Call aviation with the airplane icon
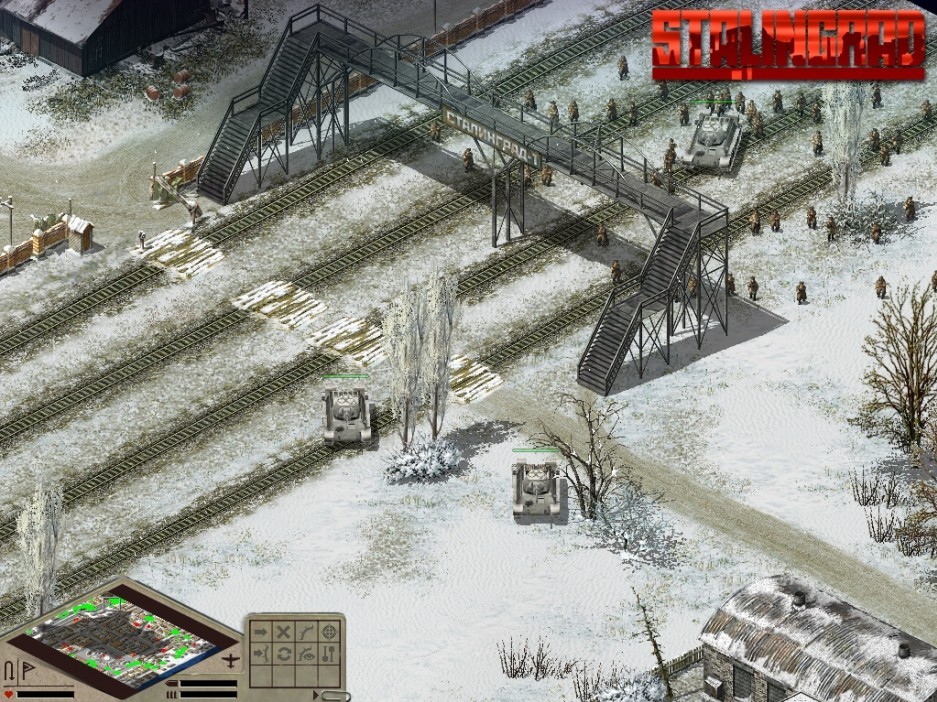This screenshot has height=702, width=937. (233, 661)
